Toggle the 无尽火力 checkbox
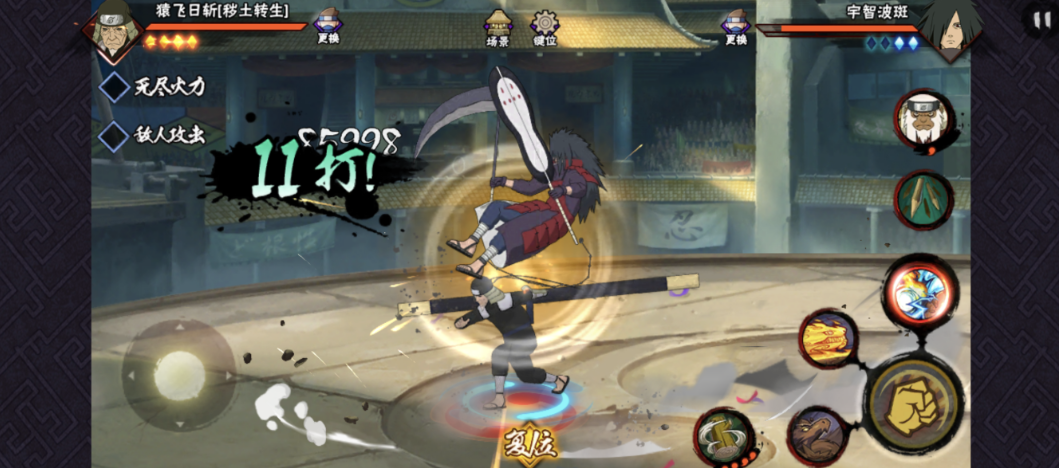 point(116,87)
